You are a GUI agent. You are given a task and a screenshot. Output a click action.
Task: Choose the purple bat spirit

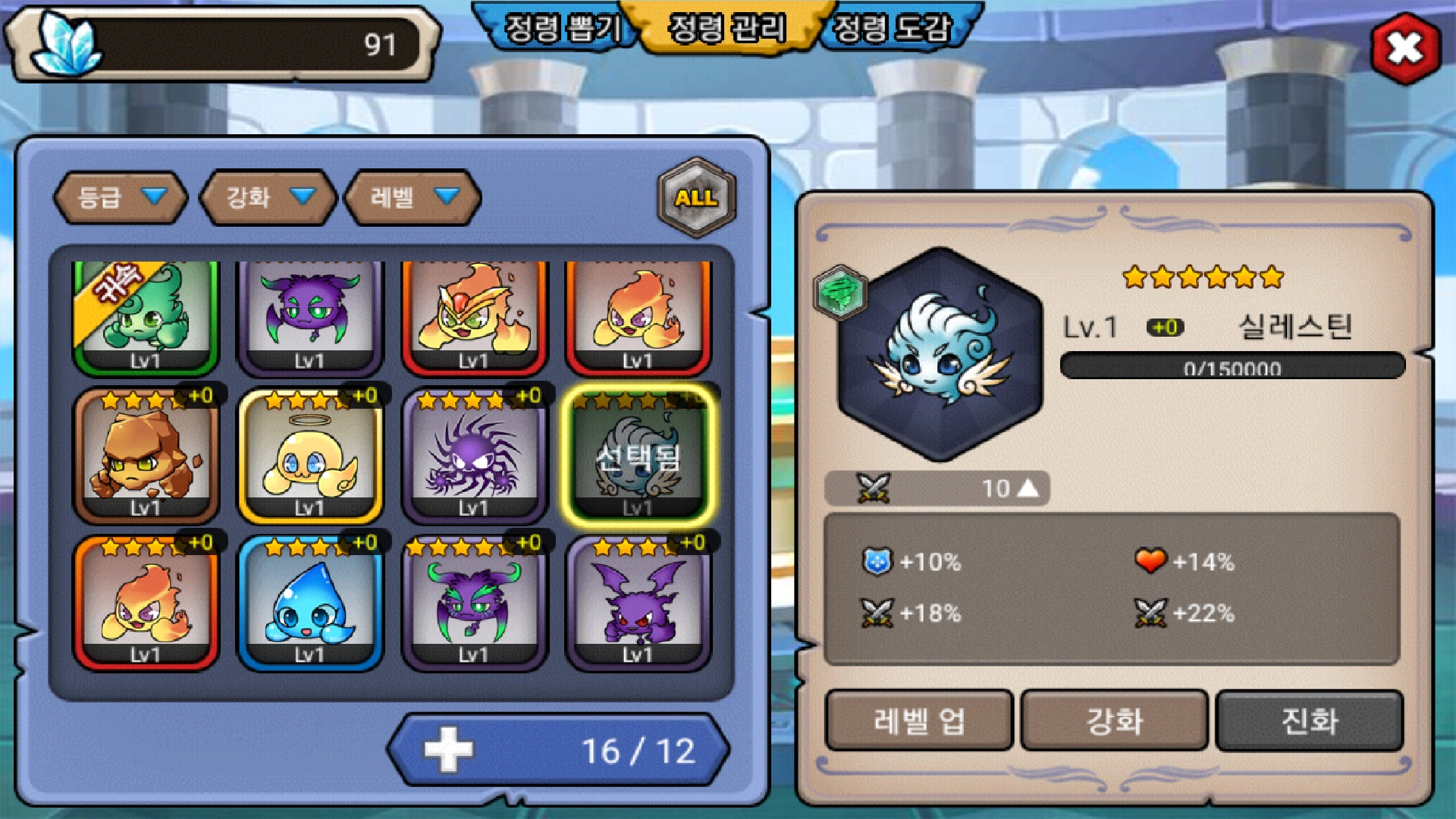[x=638, y=604]
